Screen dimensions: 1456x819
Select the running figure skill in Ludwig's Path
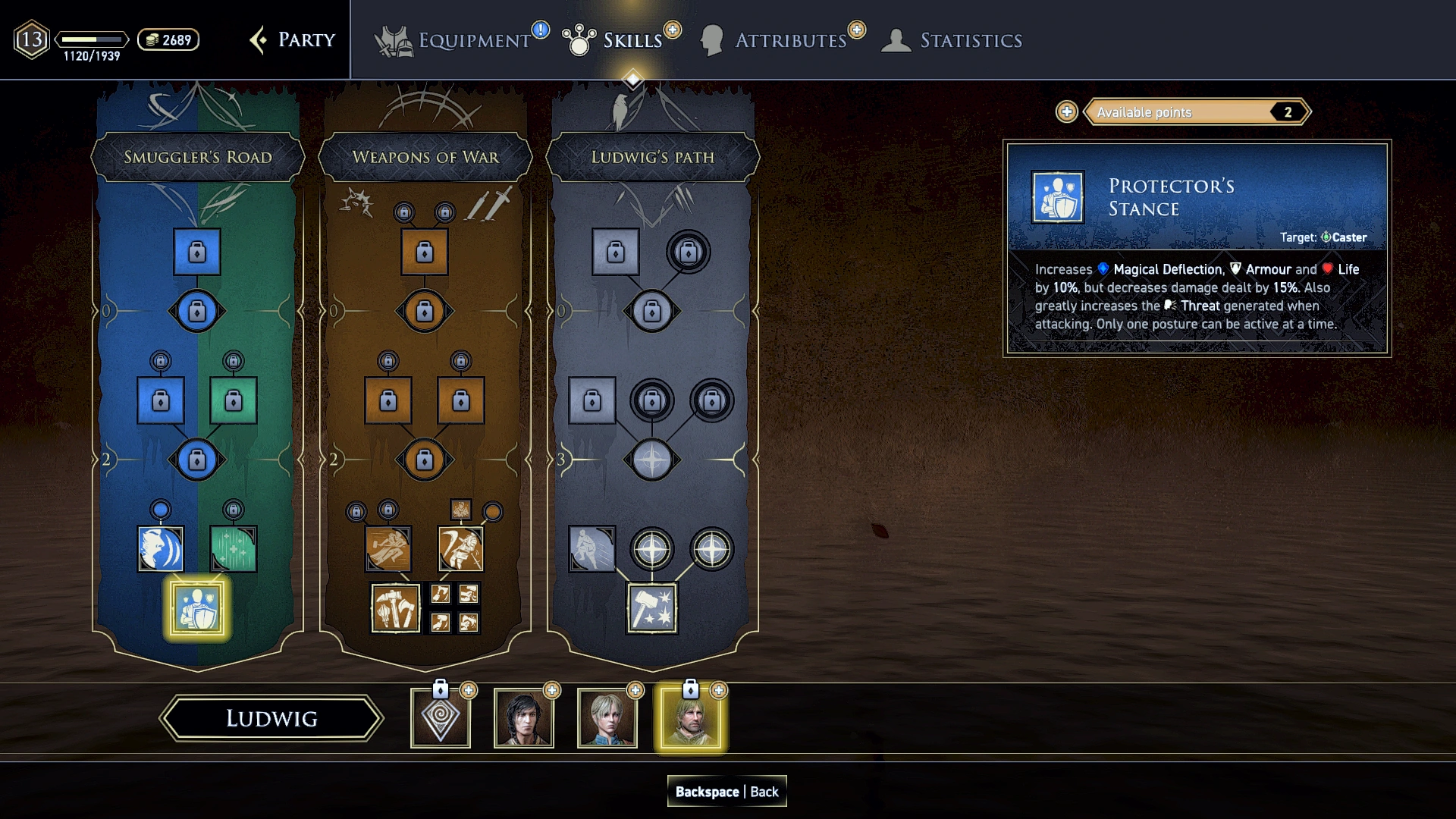tap(592, 548)
